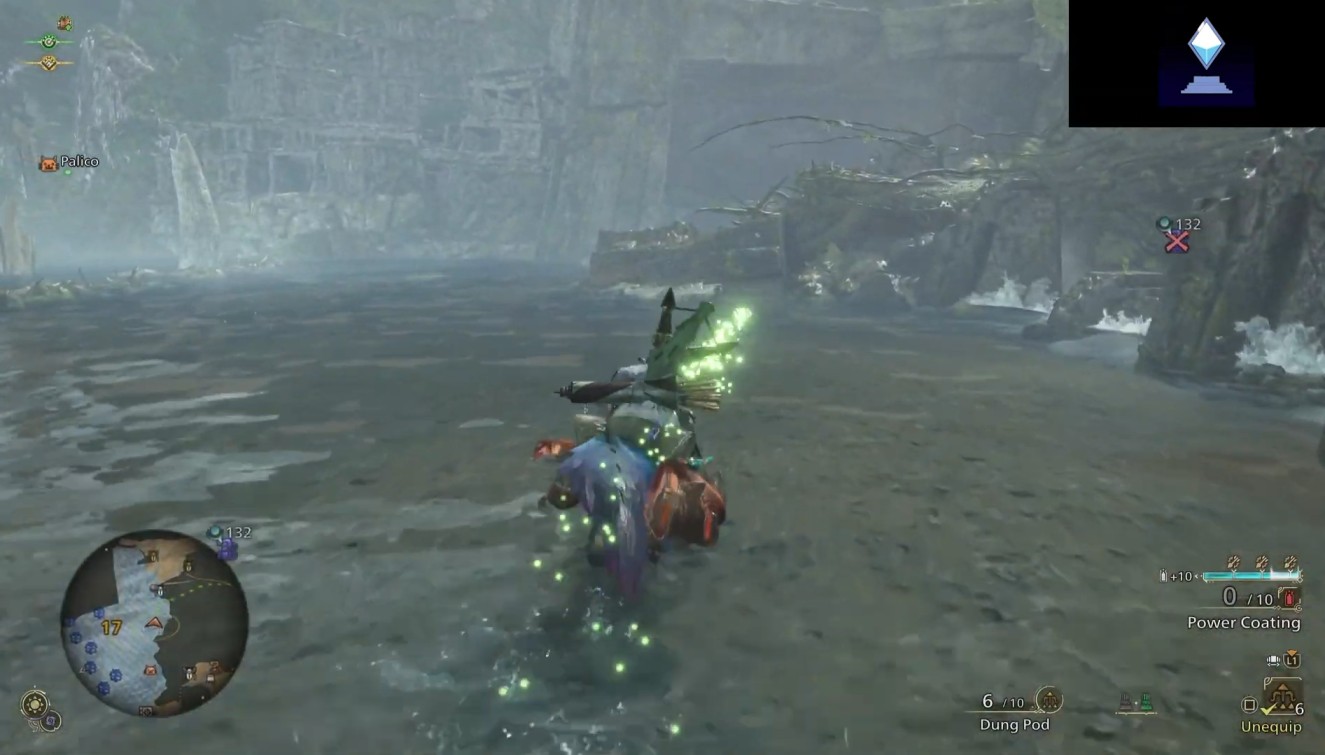The width and height of the screenshot is (1325, 755).
Task: Click the Dung Pod label text
Action: (x=1013, y=724)
